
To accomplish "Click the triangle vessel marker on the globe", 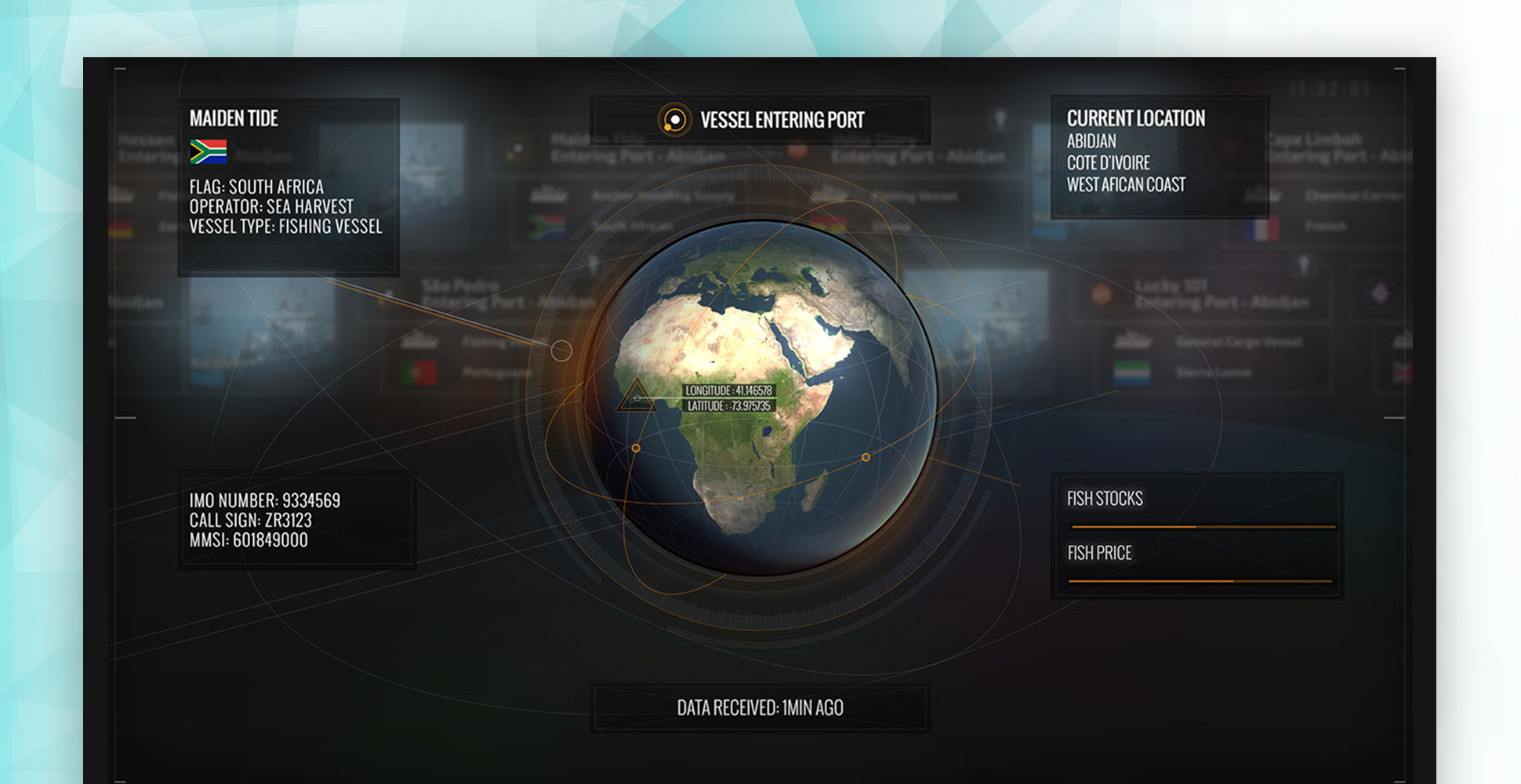I will [636, 397].
